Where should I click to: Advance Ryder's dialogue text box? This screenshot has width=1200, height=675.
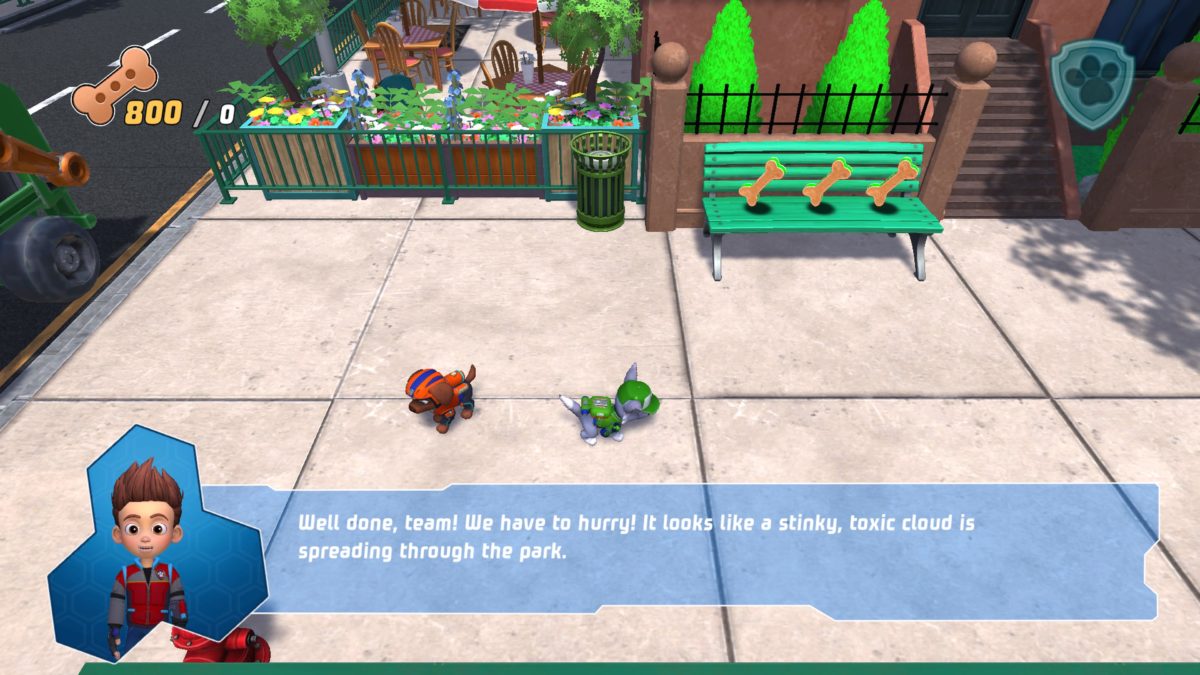click(x=700, y=548)
